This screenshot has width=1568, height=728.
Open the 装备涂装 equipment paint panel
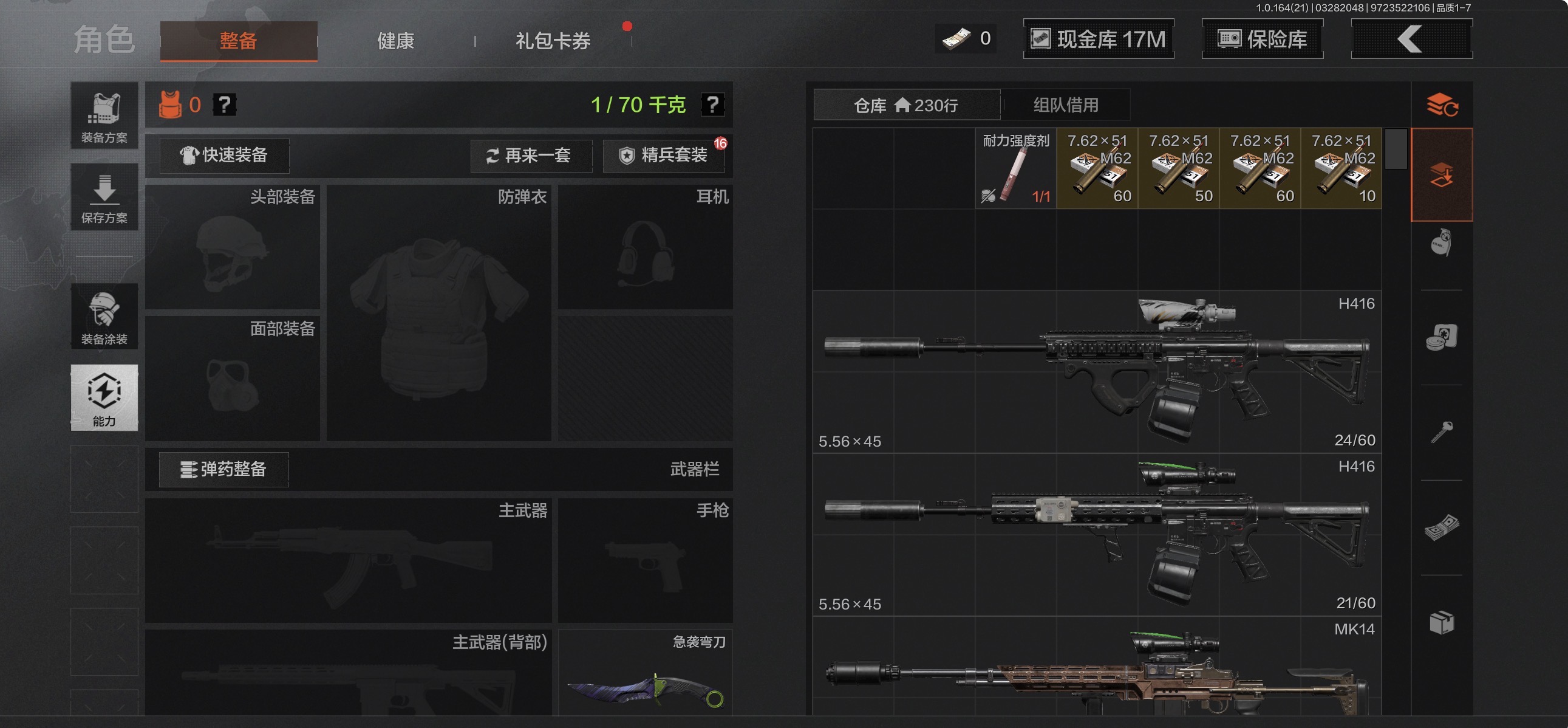click(104, 317)
